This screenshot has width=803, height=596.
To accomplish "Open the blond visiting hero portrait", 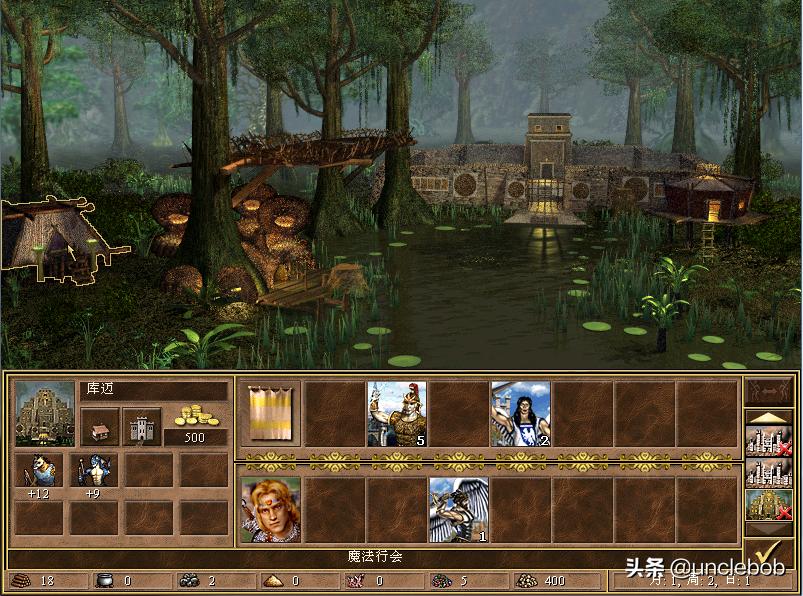I will [270, 510].
